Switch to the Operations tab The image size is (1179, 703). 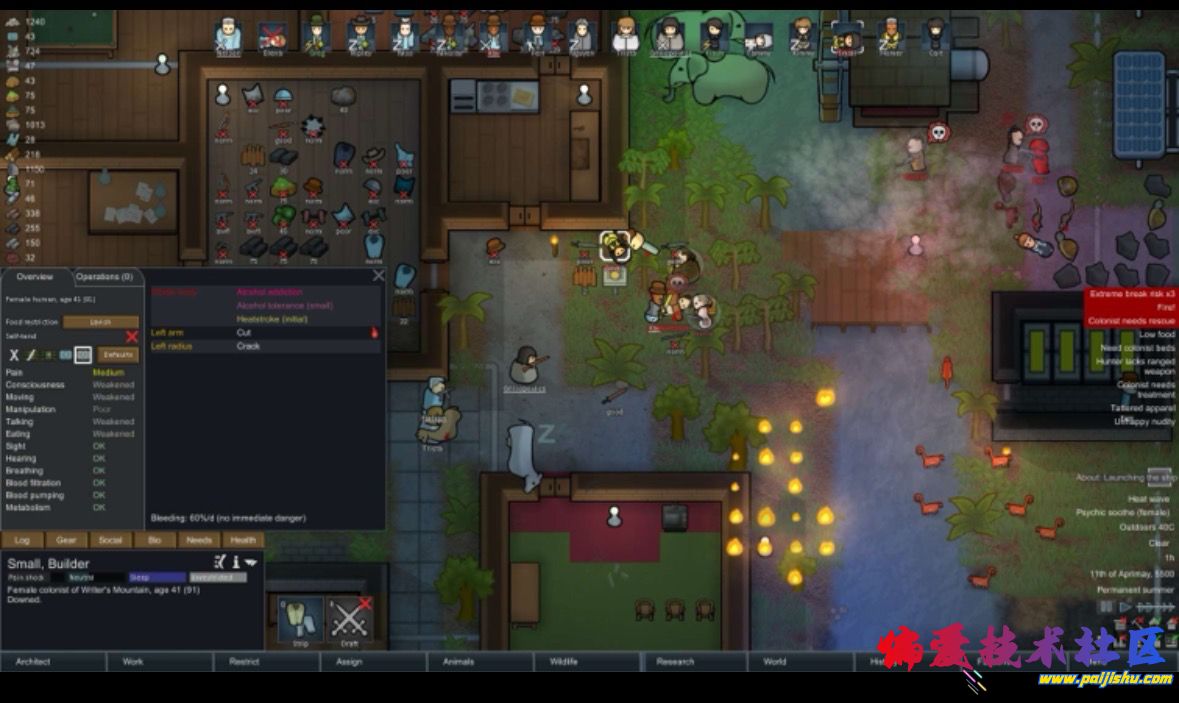click(105, 277)
